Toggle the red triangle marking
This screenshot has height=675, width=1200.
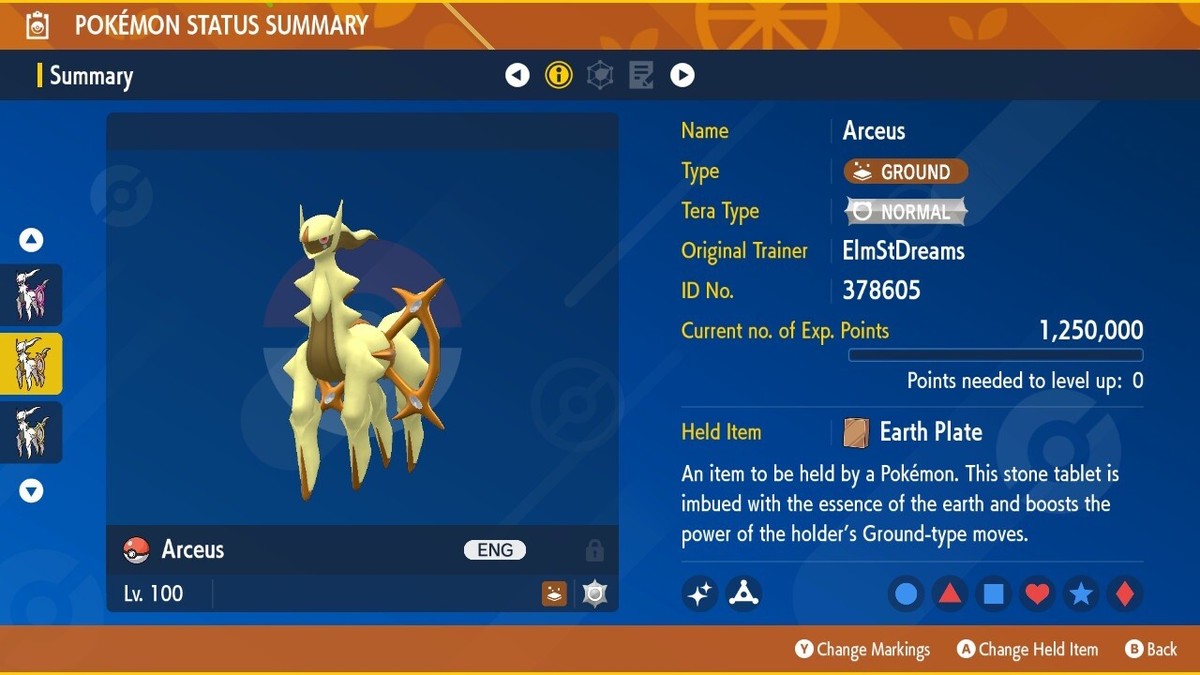coord(949,594)
